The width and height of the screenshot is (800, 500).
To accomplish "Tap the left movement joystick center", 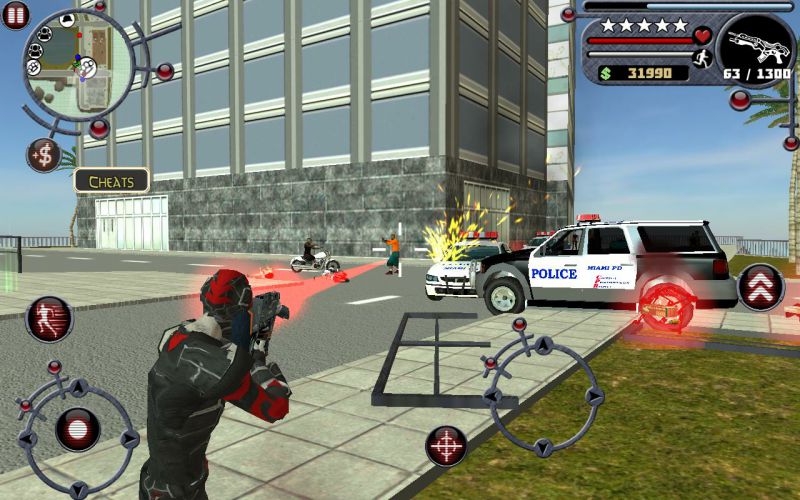I will click(77, 430).
